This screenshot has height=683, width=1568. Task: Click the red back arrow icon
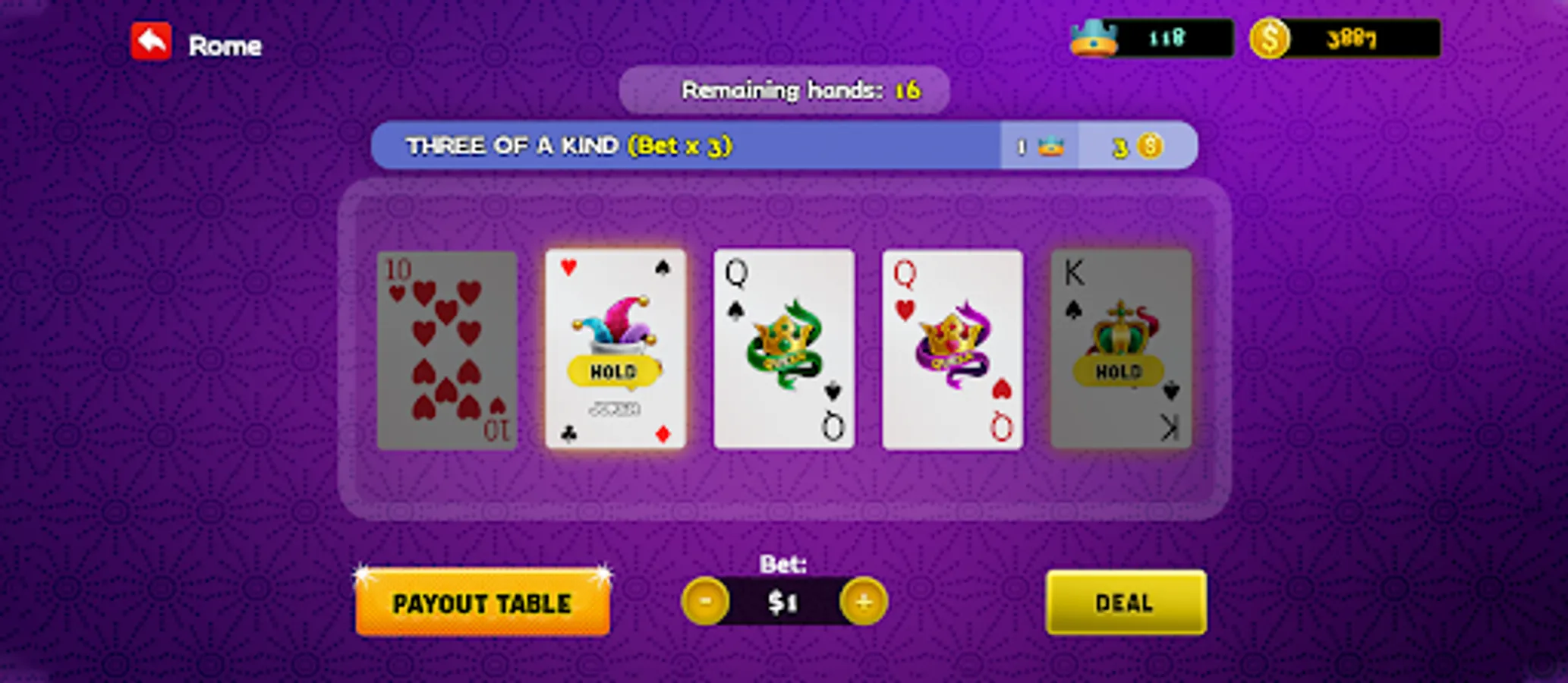[x=152, y=43]
